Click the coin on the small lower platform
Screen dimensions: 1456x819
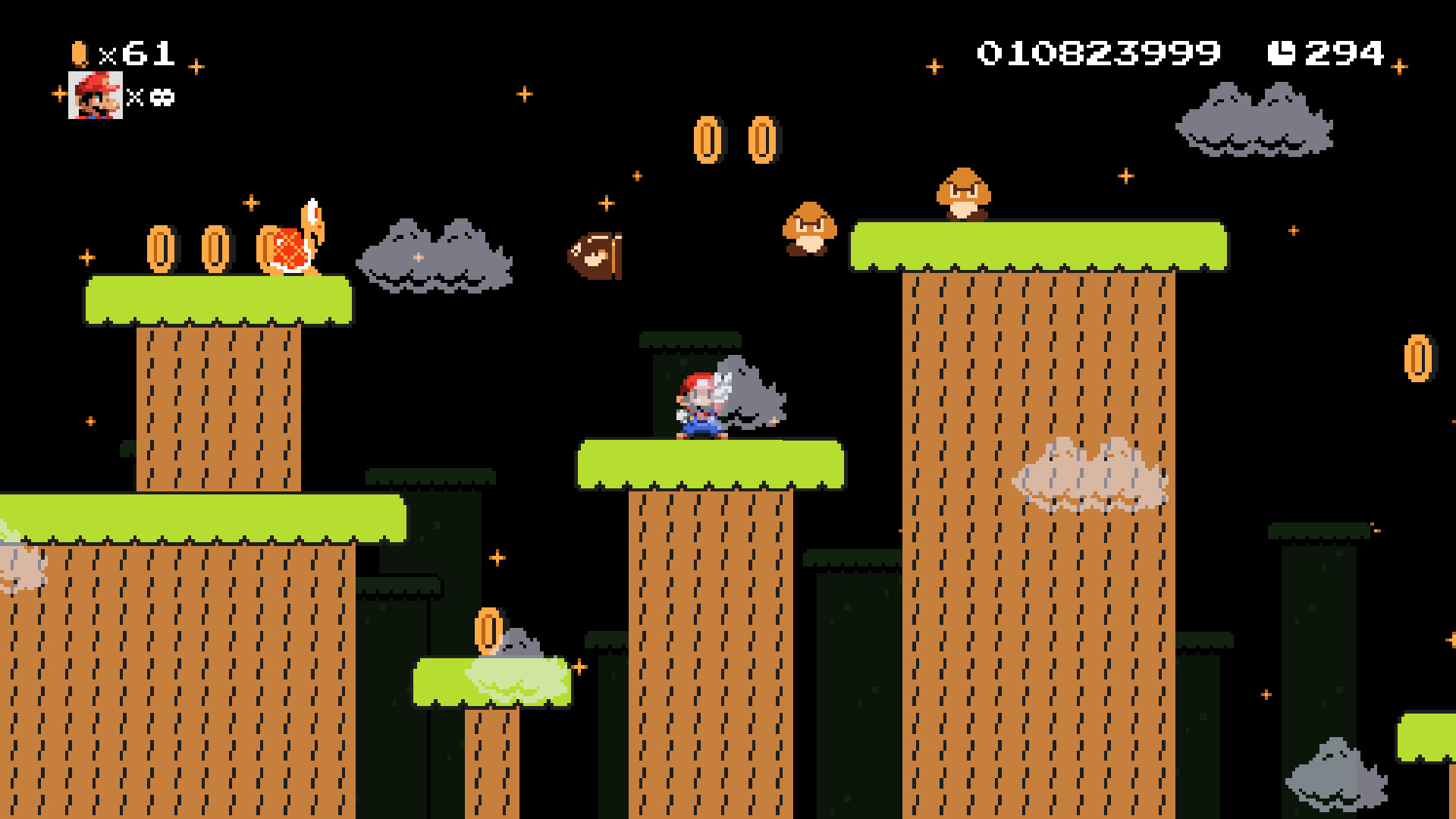pyautogui.click(x=489, y=629)
